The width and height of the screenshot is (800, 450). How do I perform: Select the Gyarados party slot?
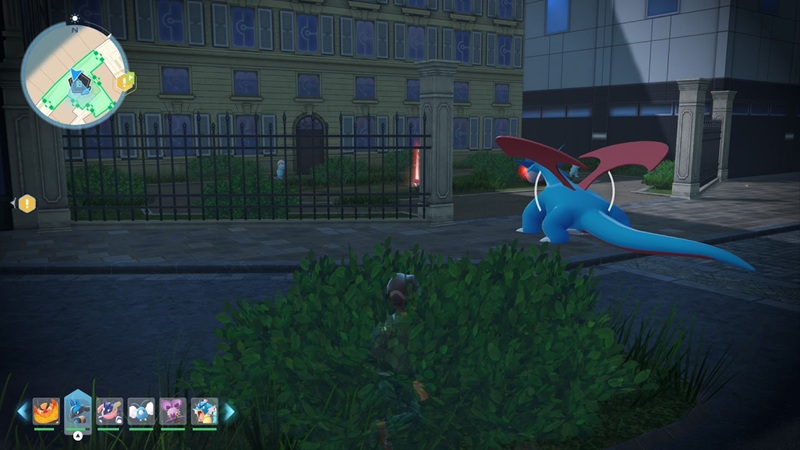point(205,411)
